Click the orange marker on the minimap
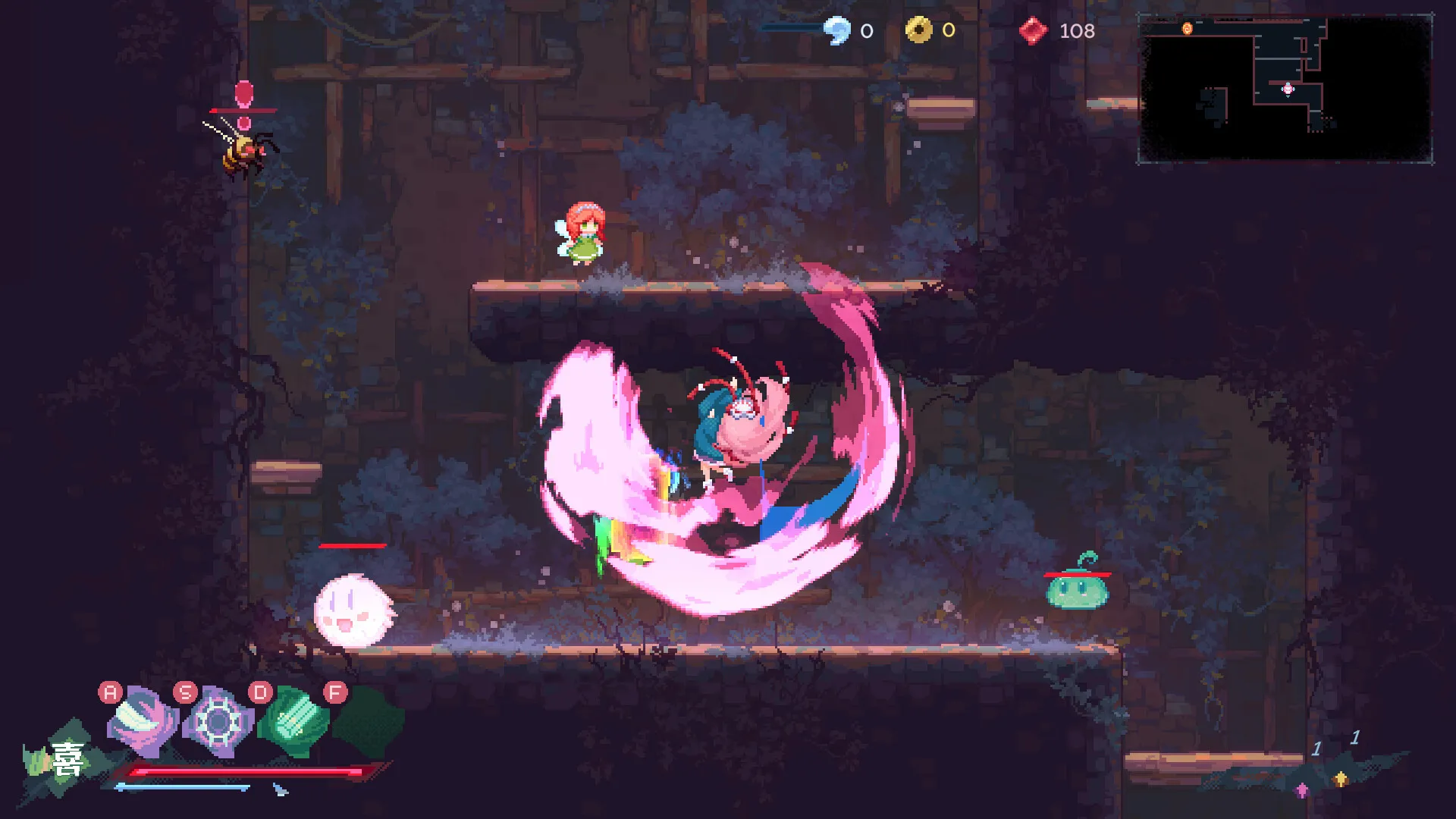 point(1188,29)
